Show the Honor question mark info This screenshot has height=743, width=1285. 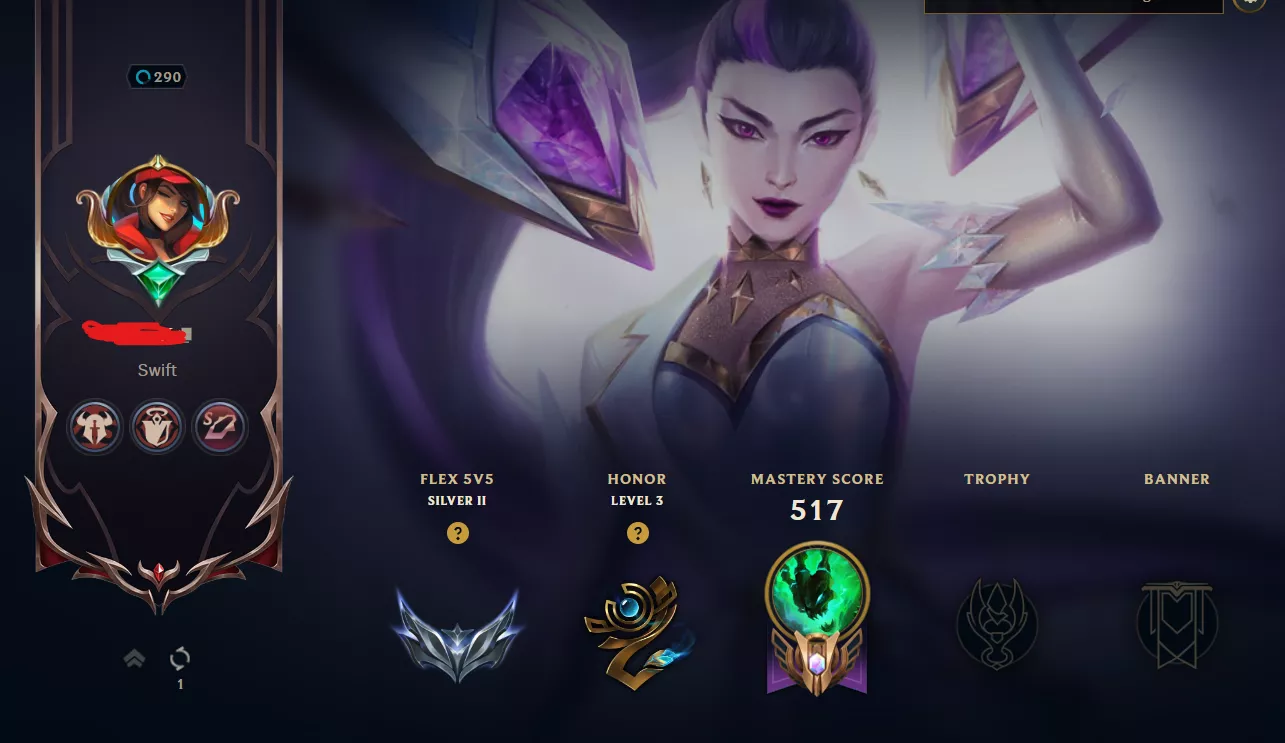point(637,533)
